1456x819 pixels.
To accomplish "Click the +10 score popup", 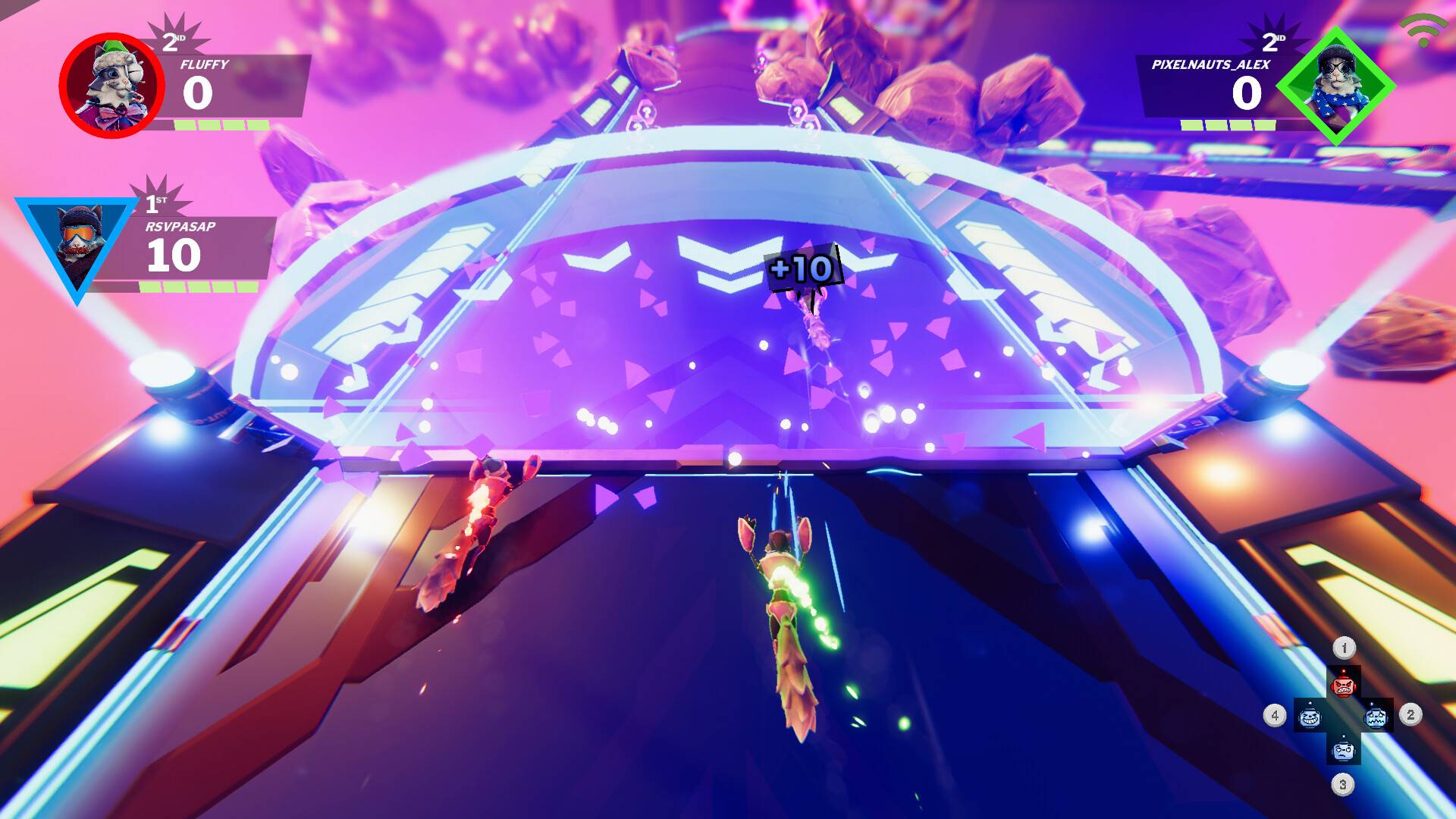I will click(802, 267).
